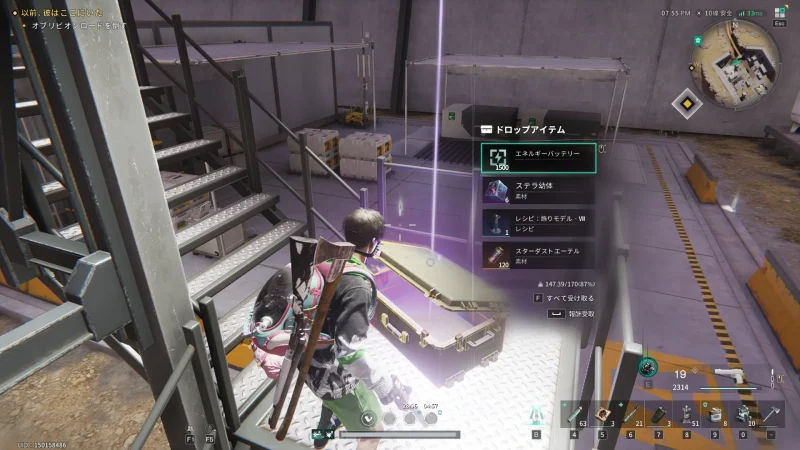Activate the round teal-ringed ability icon
800x450 pixels.
click(648, 369)
